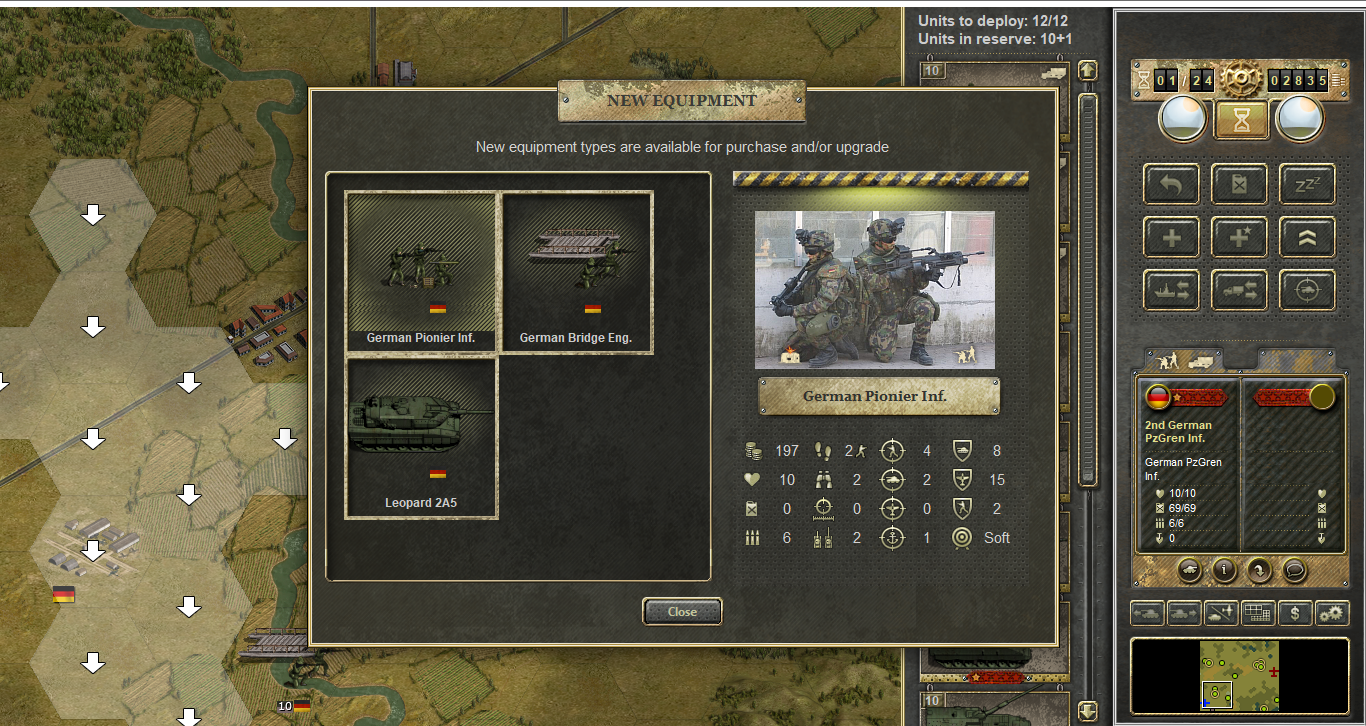Close the New Equipment dialog
The image size is (1366, 726).
[682, 611]
